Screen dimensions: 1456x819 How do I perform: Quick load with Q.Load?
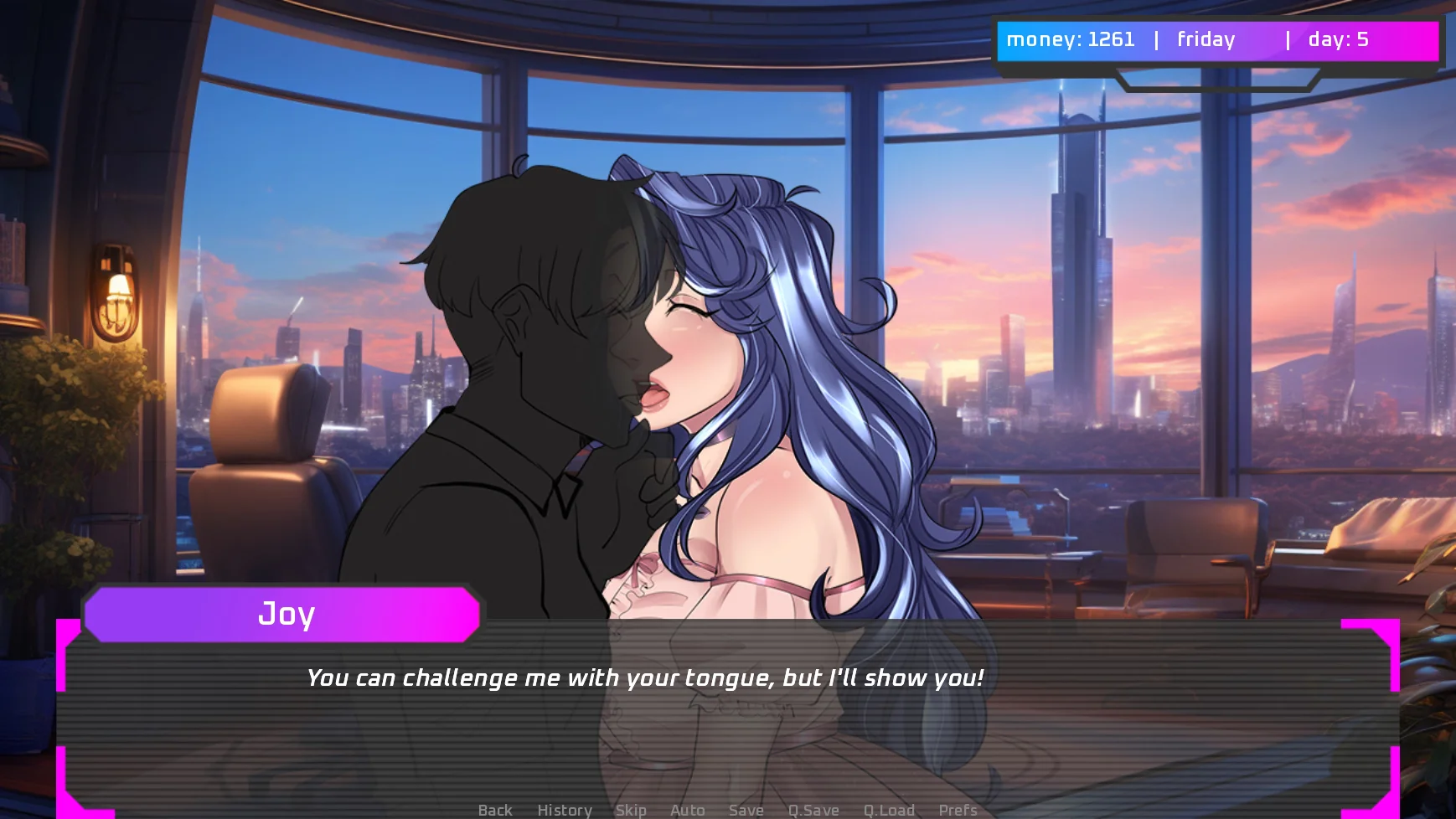(x=889, y=810)
